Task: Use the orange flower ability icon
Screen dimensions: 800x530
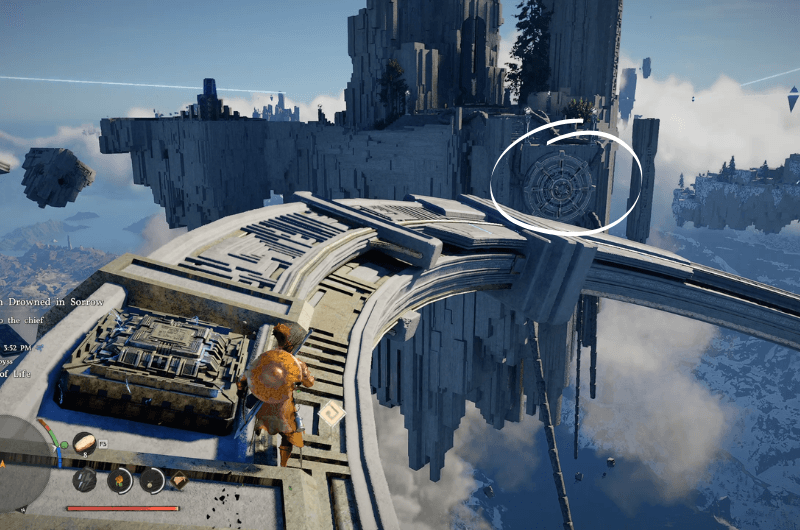Action: 119,479
